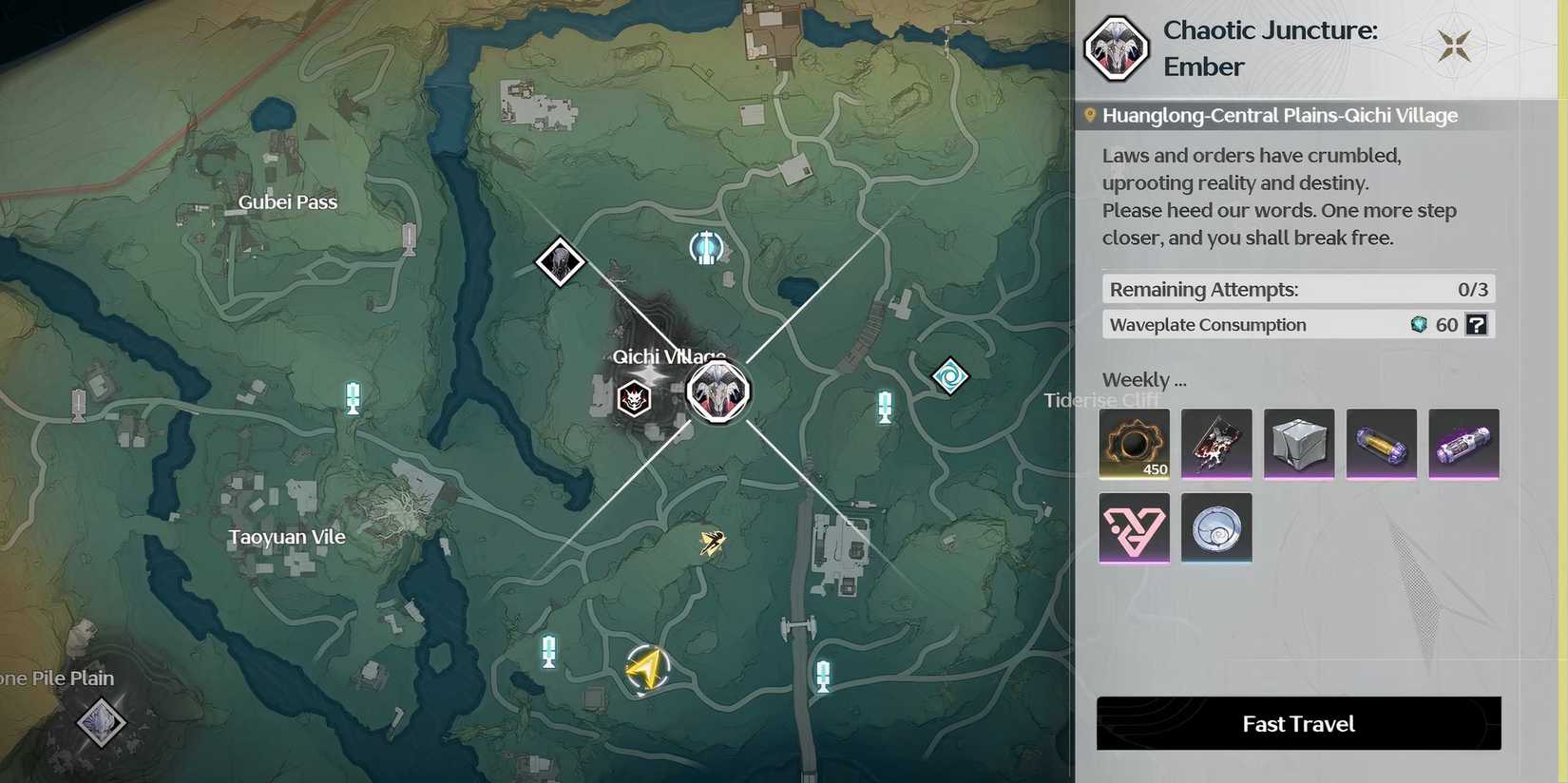This screenshot has height=783, width=1568.
Task: Click the resonance beacon icon near Taoyuan Vile
Action: click(353, 398)
